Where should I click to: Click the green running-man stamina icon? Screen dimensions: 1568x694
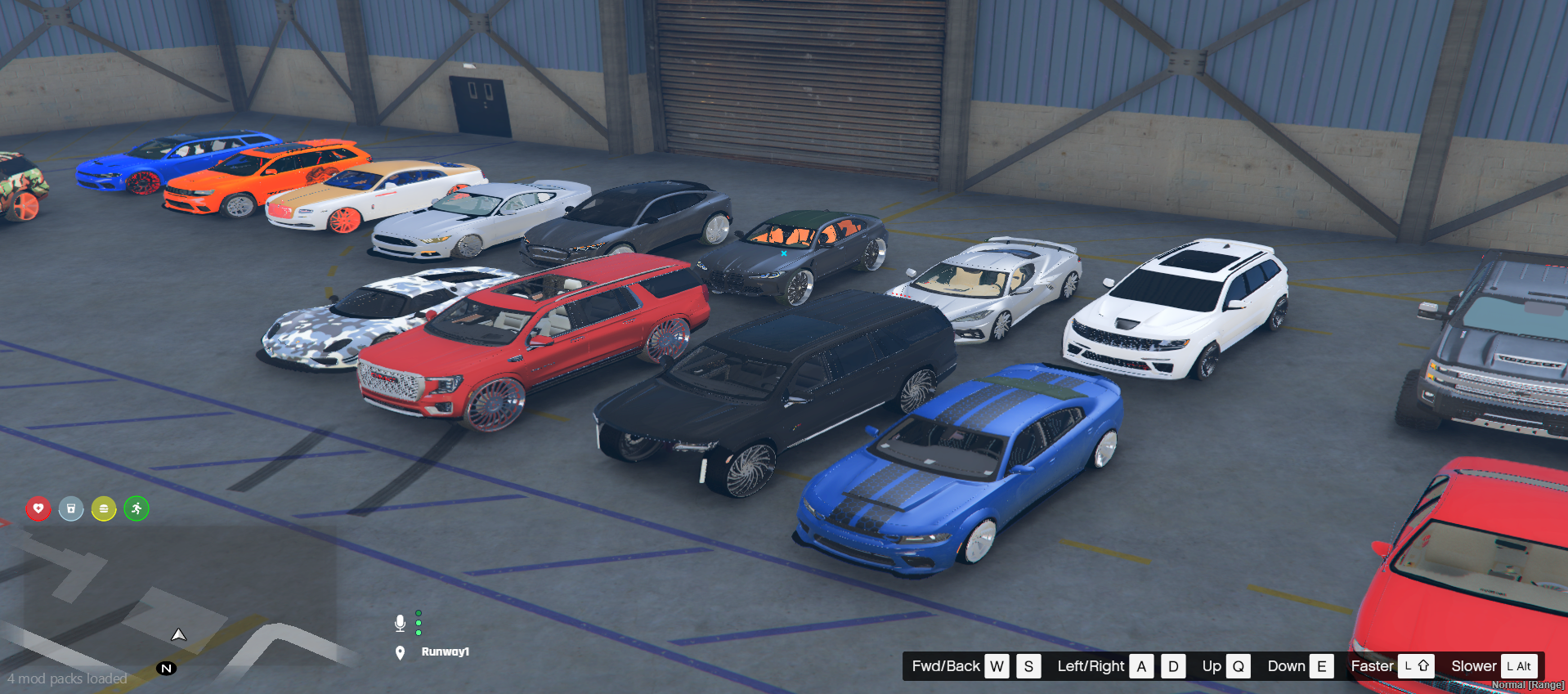(x=136, y=508)
